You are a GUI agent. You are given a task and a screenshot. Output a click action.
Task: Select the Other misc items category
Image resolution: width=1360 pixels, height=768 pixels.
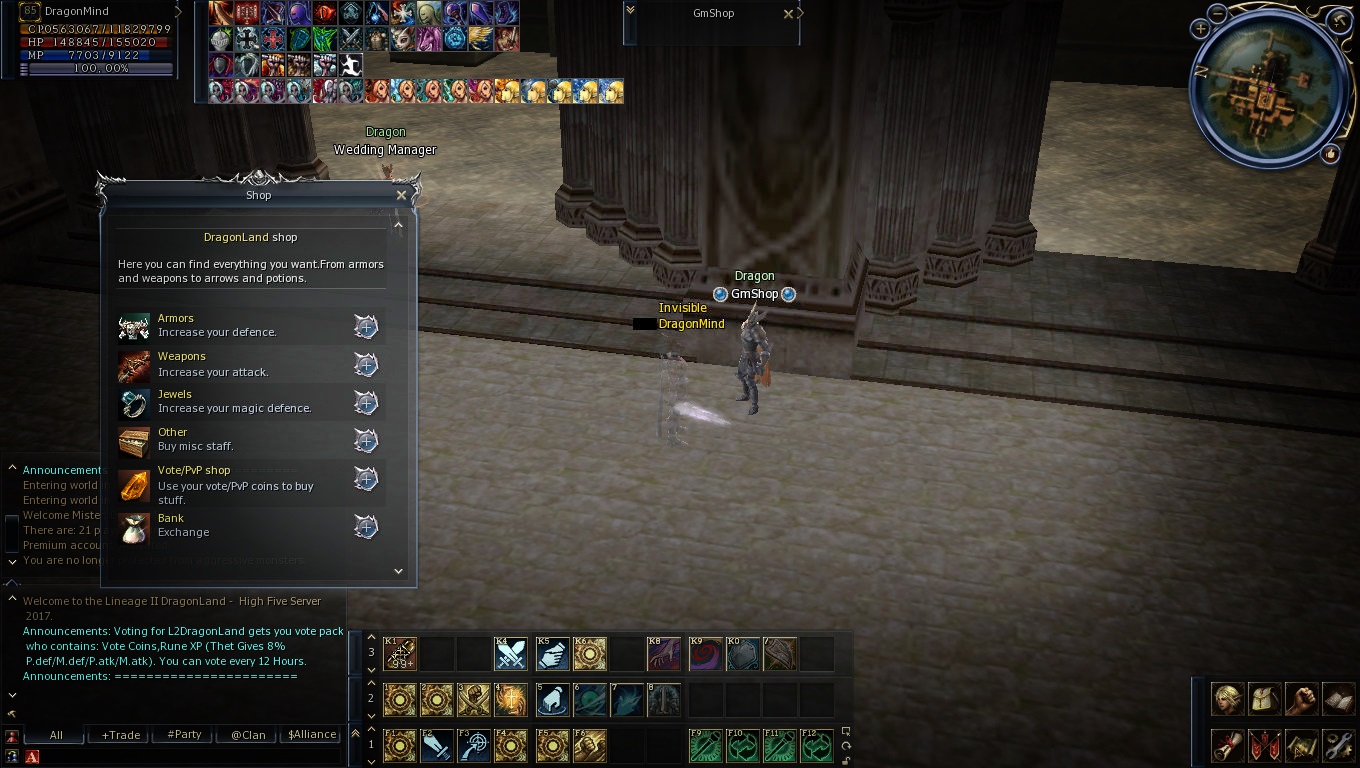(366, 441)
